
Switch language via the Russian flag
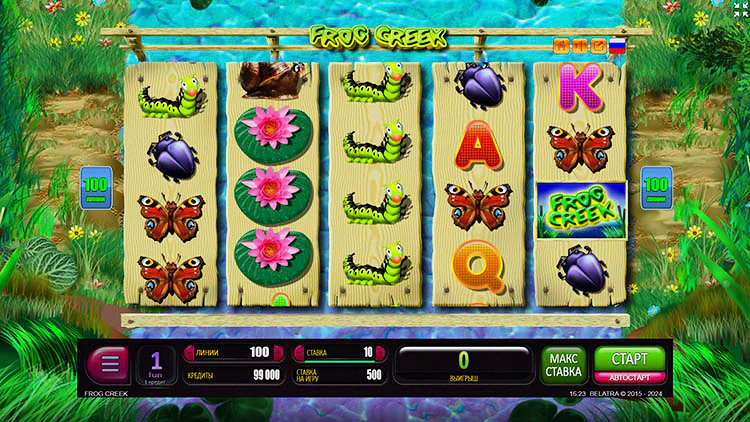(617, 45)
